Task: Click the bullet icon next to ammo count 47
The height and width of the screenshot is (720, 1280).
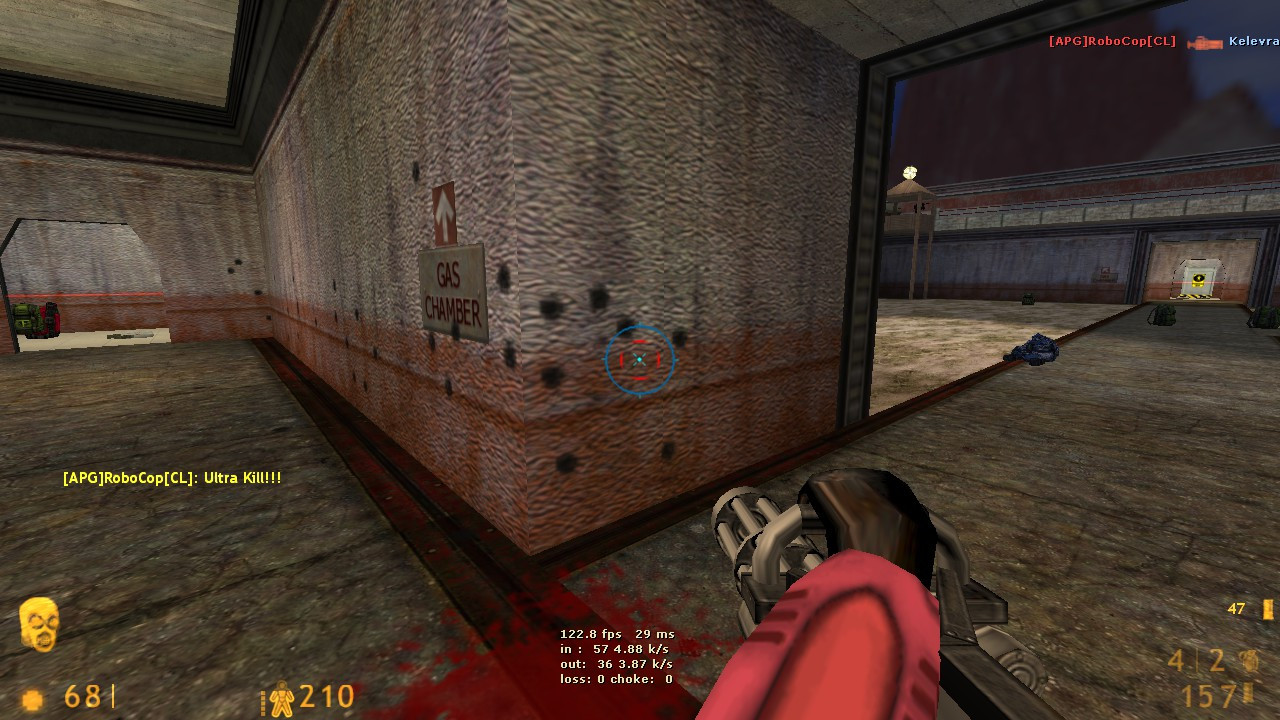Action: coord(1270,607)
